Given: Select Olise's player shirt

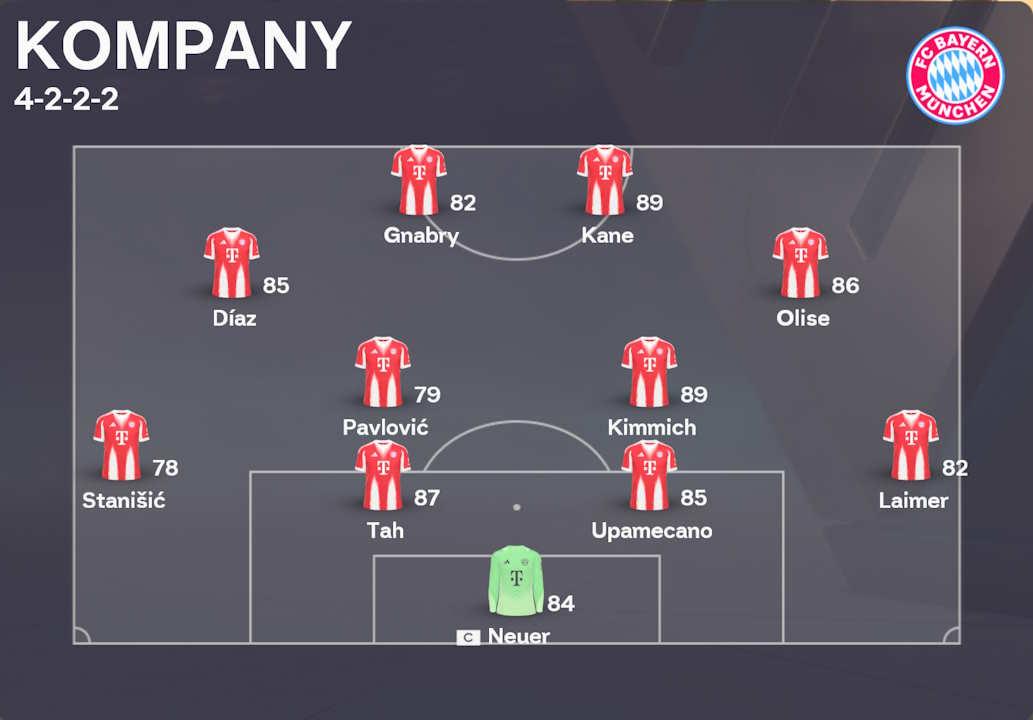Looking at the screenshot, I should (x=800, y=263).
